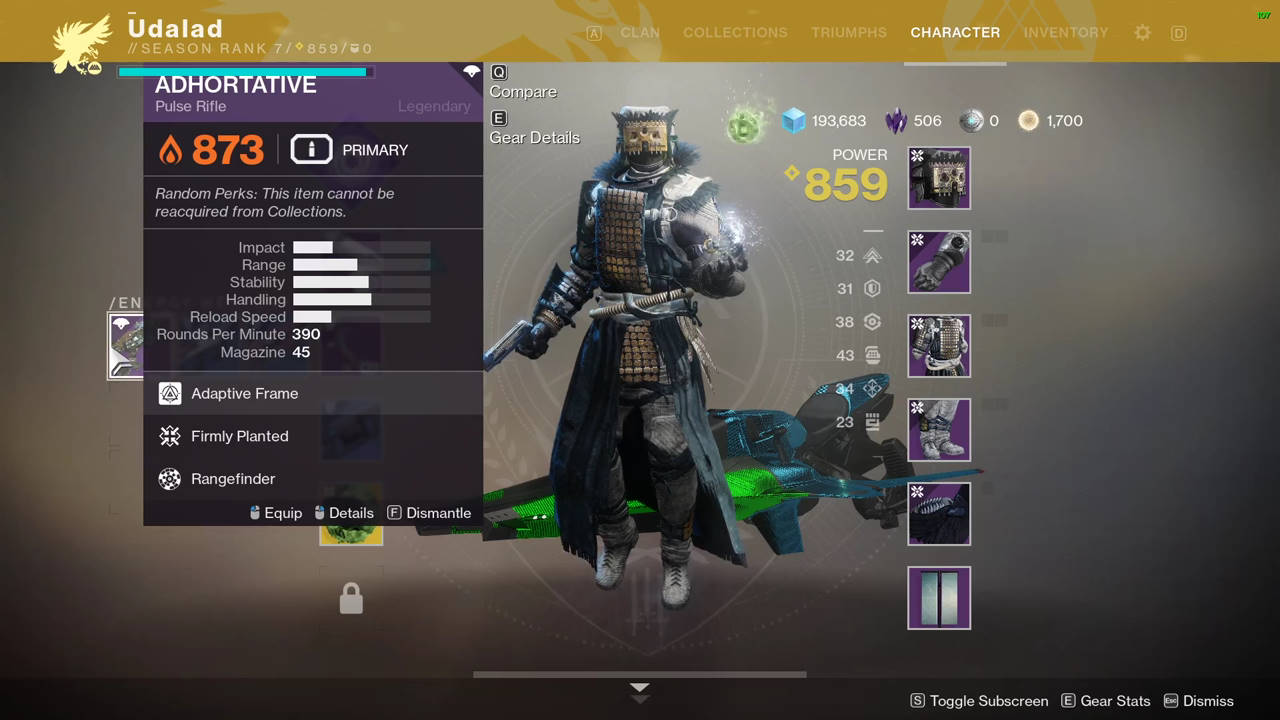Click the Adhortative pulse rifle slot
1280x720 pixels.
pos(126,346)
